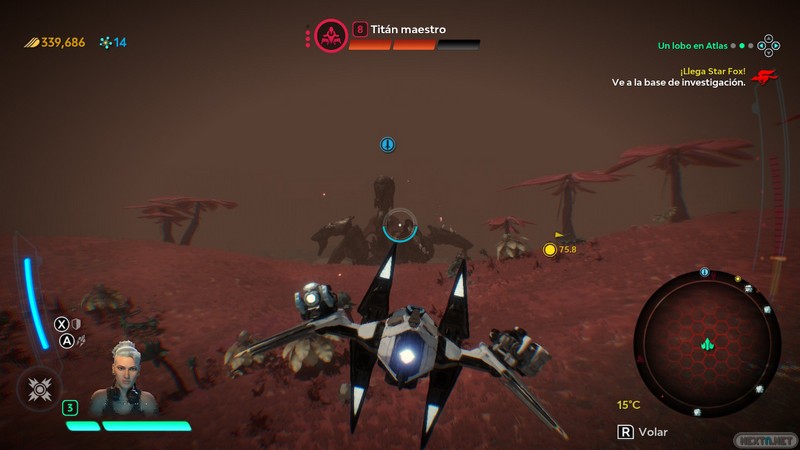
Task: Click the red Star Fox wing emblem
Action: pyautogui.click(x=765, y=77)
